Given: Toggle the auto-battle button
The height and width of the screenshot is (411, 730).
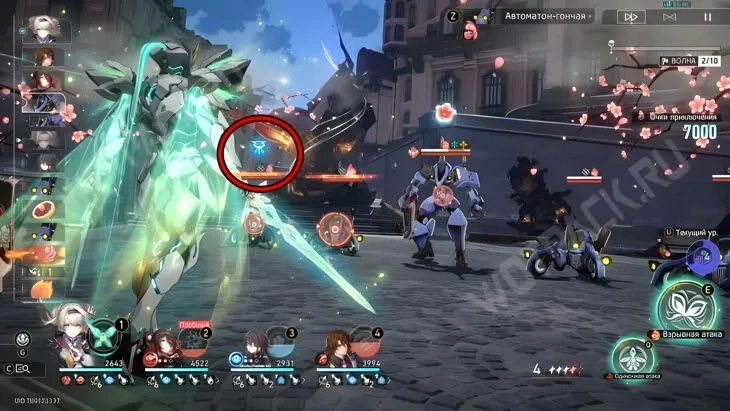Looking at the screenshot, I should click(670, 17).
